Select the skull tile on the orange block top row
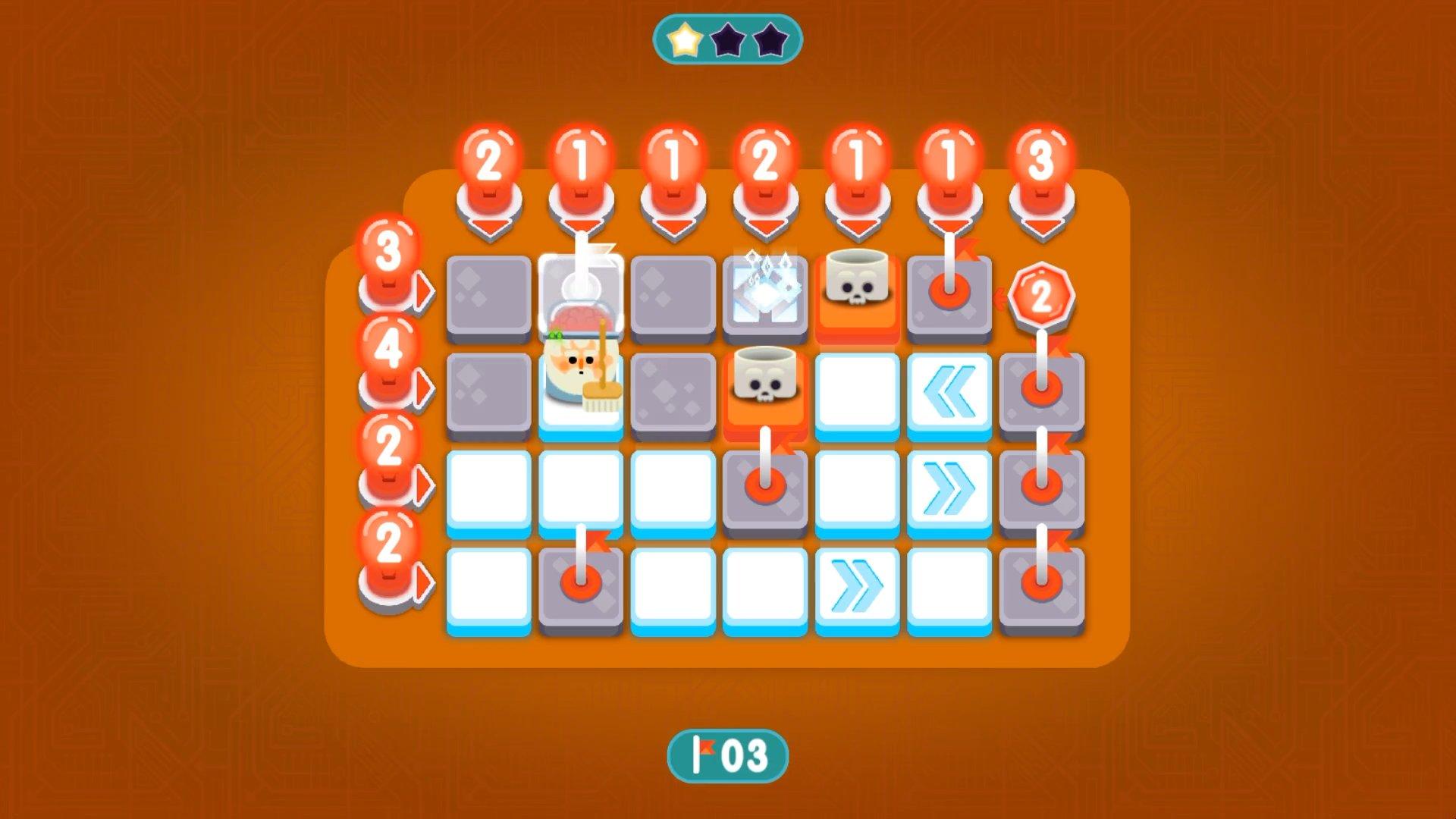Screen dimensions: 1456x819 pyautogui.click(x=857, y=292)
